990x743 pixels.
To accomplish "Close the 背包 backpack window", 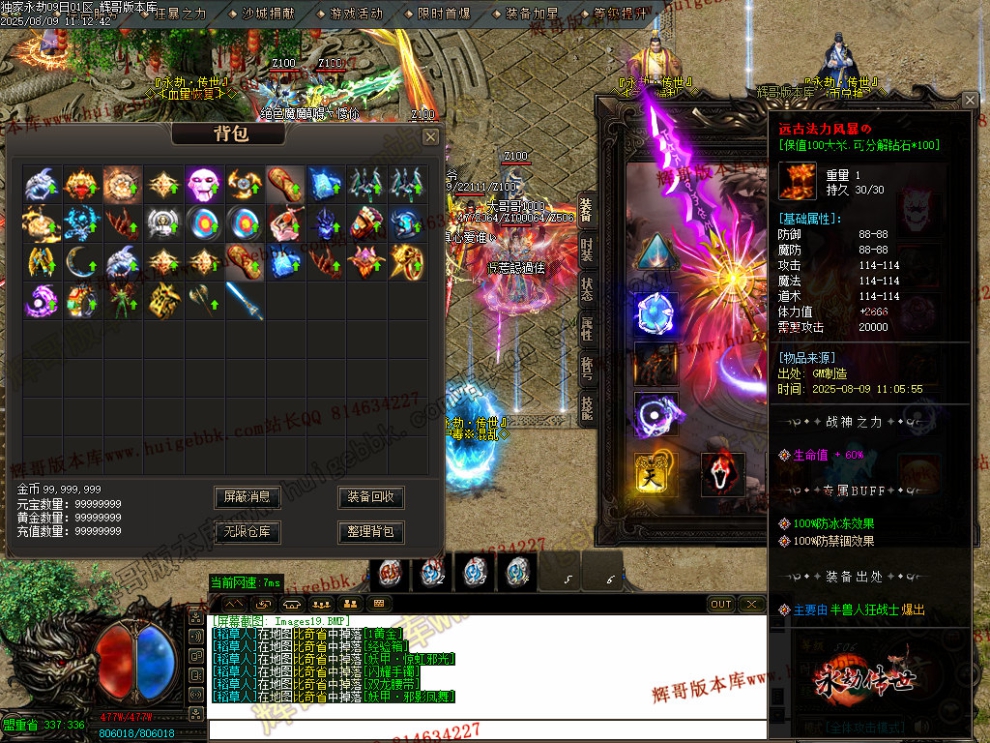I will pos(430,137).
